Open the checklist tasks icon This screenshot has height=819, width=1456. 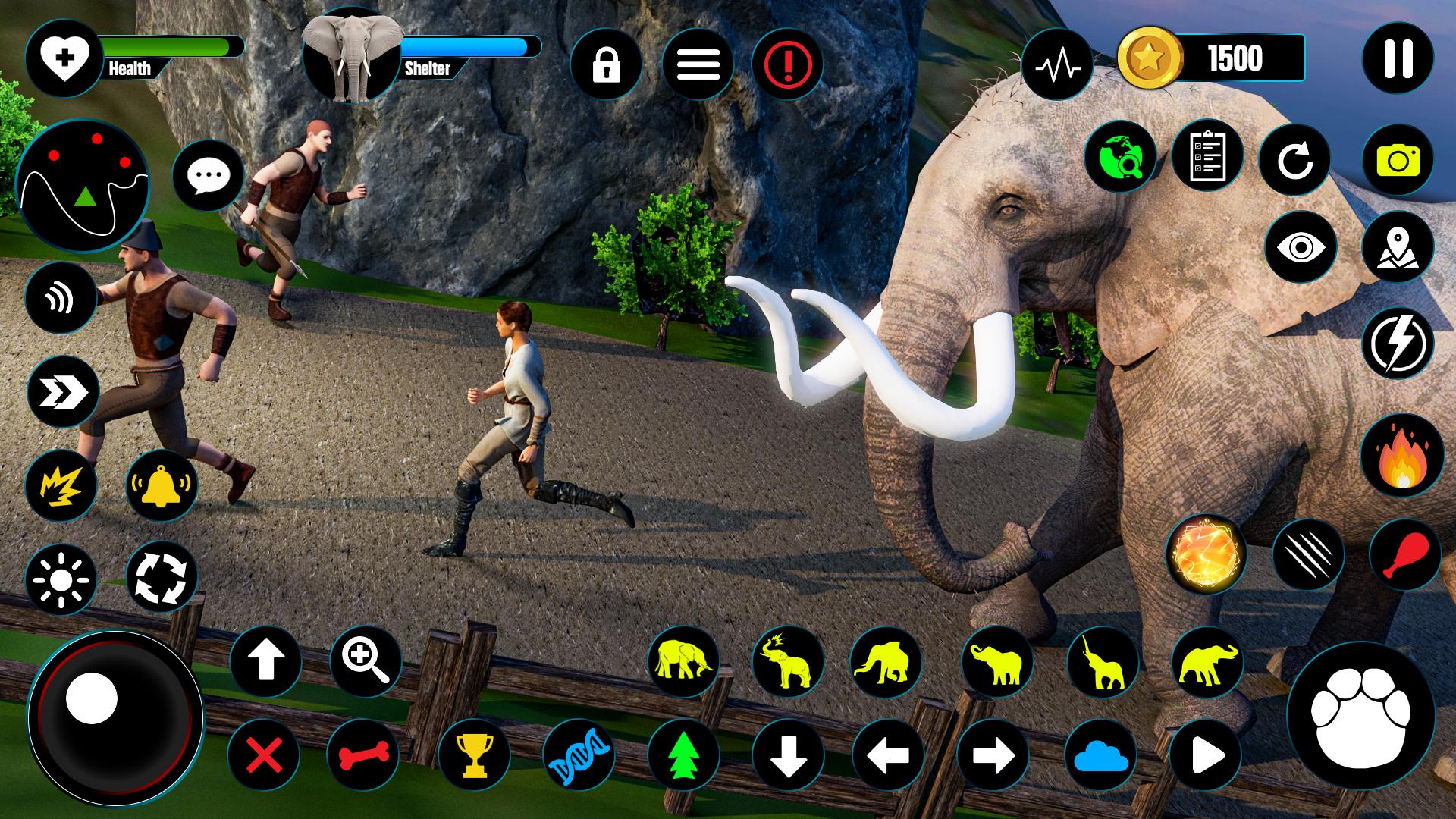pos(1207,157)
